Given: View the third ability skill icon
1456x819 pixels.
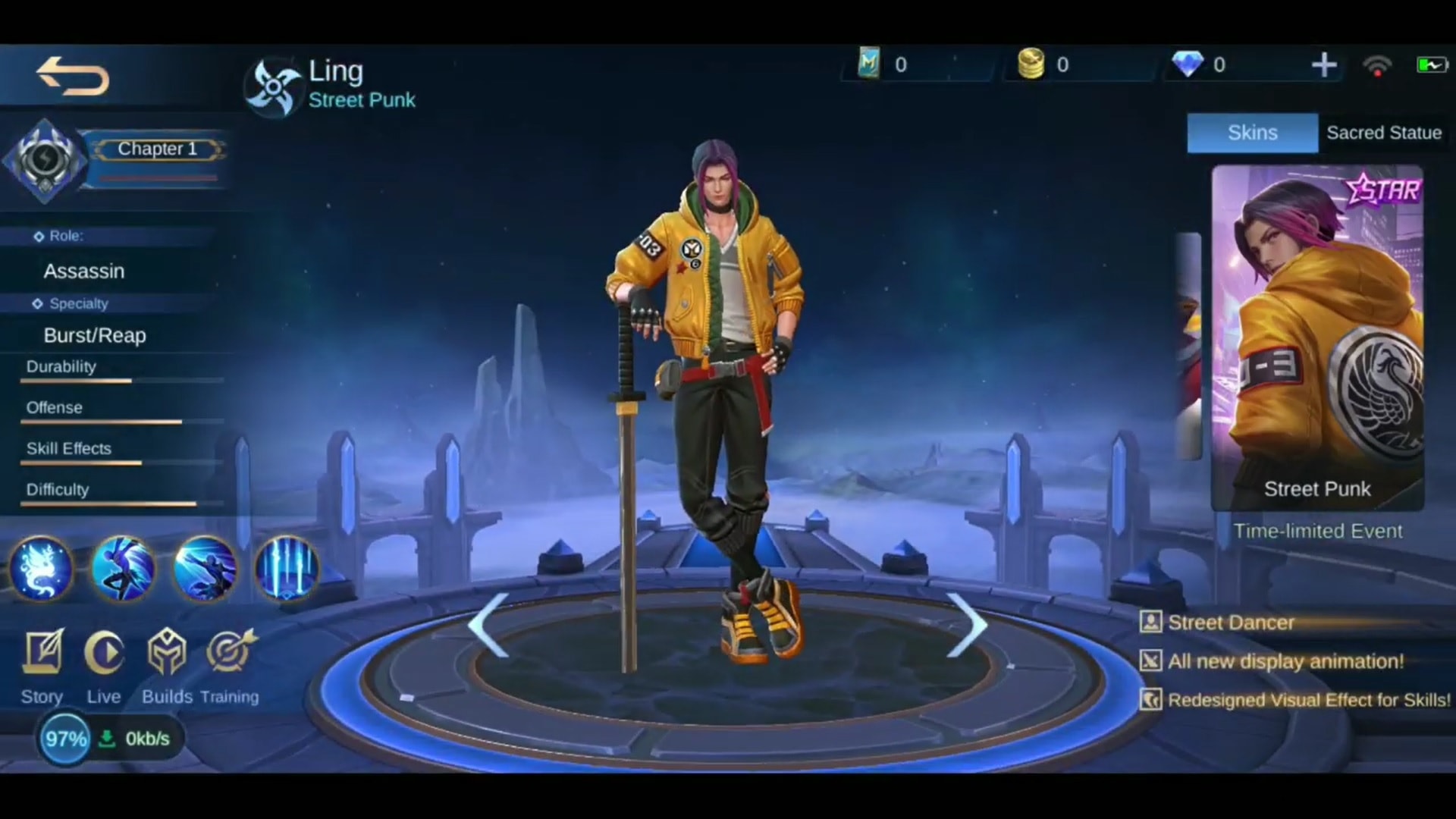Looking at the screenshot, I should [x=205, y=570].
